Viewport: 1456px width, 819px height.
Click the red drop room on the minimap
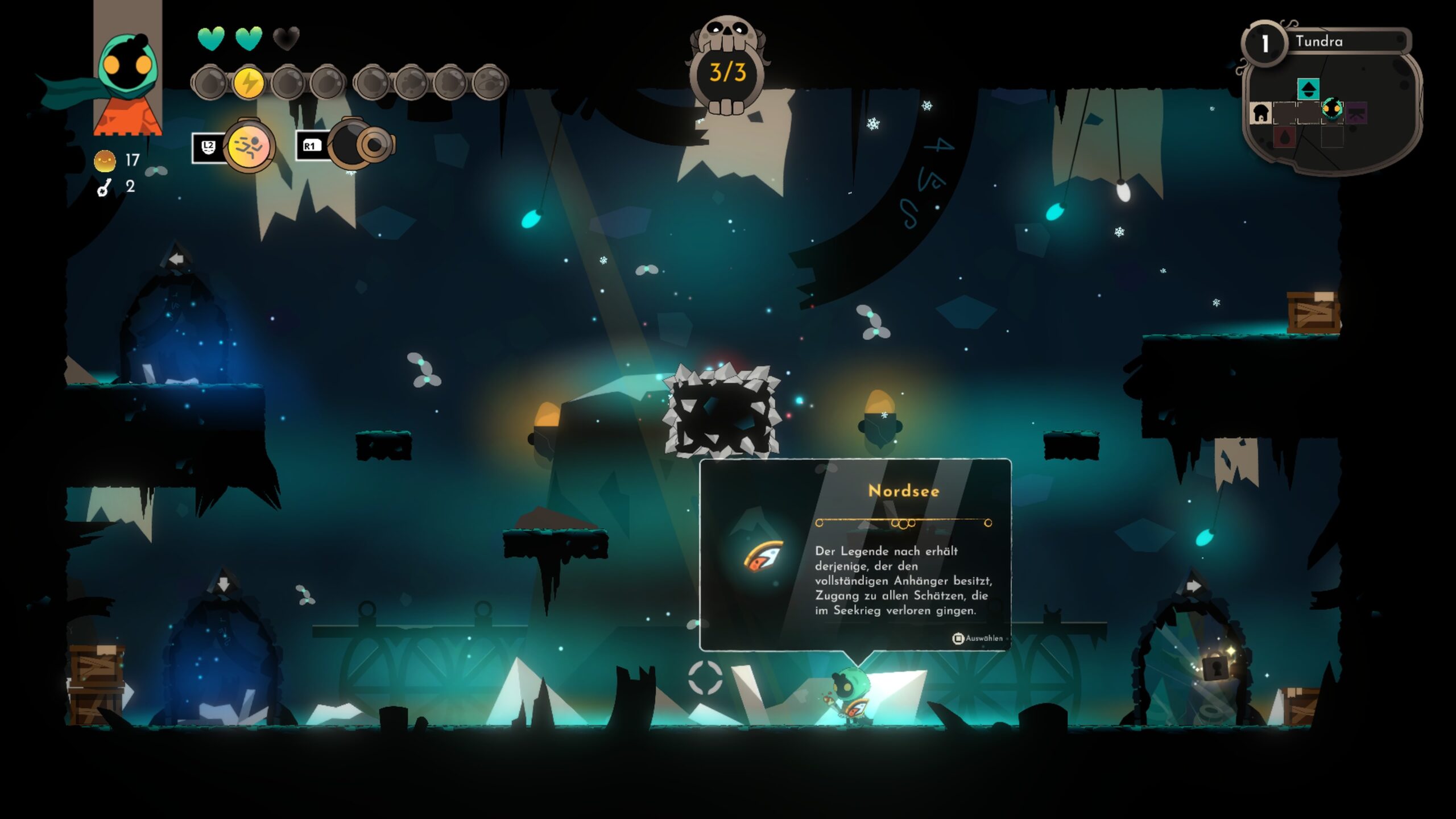click(1284, 137)
